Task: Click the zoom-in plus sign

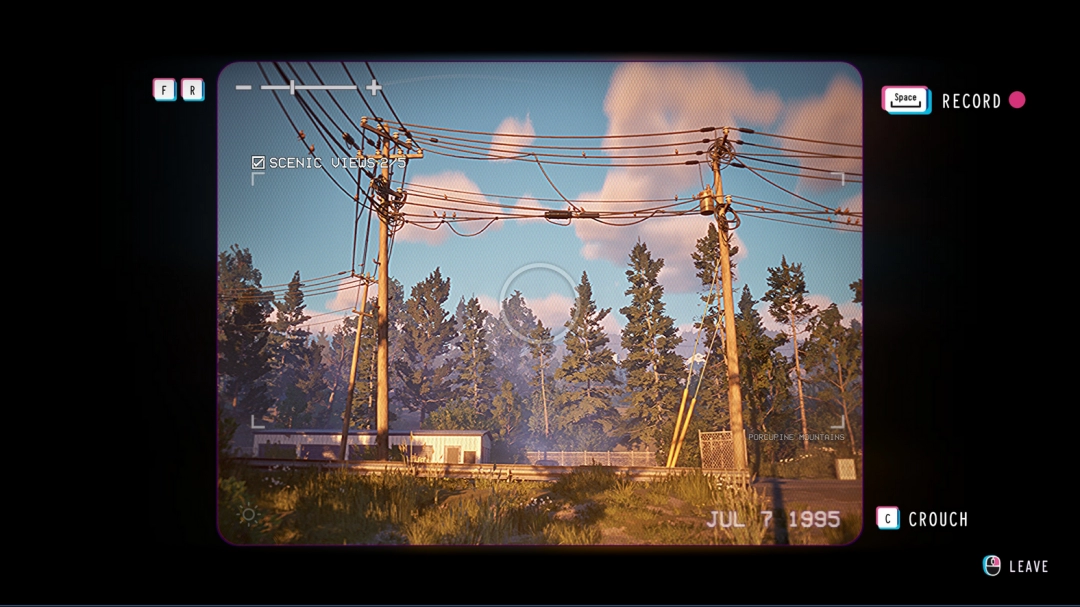Action: (374, 88)
